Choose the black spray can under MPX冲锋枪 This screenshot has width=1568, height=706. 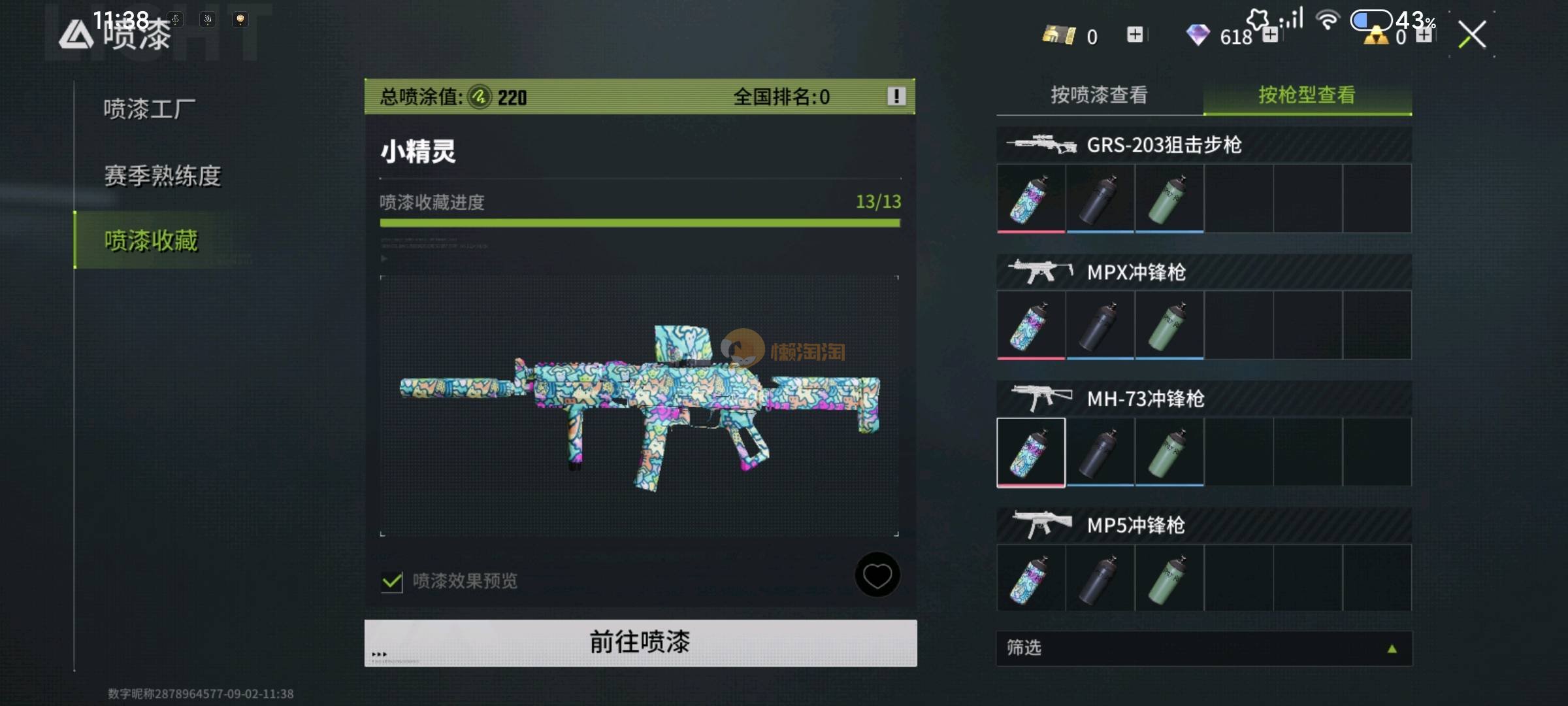click(x=1100, y=326)
